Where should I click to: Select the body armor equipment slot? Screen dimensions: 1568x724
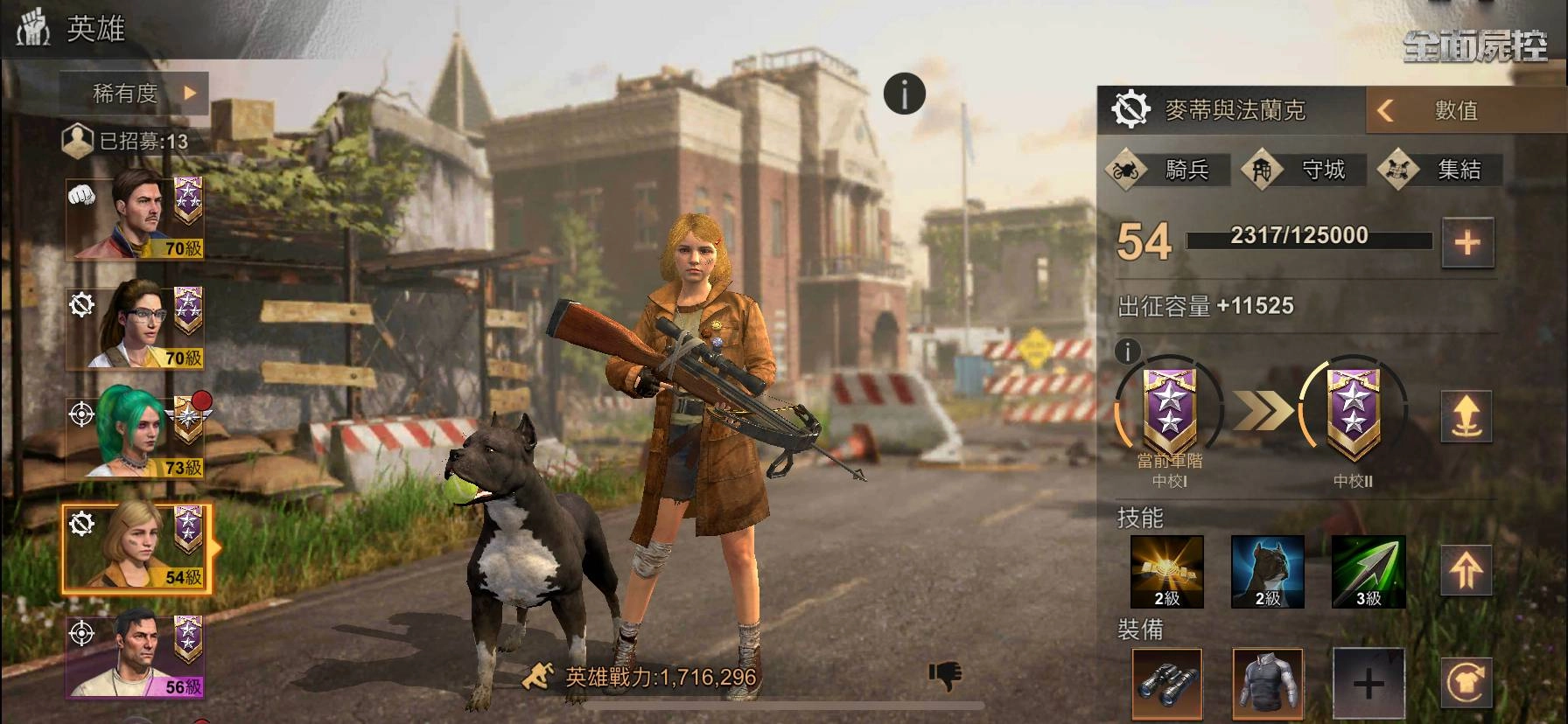[x=1267, y=685]
